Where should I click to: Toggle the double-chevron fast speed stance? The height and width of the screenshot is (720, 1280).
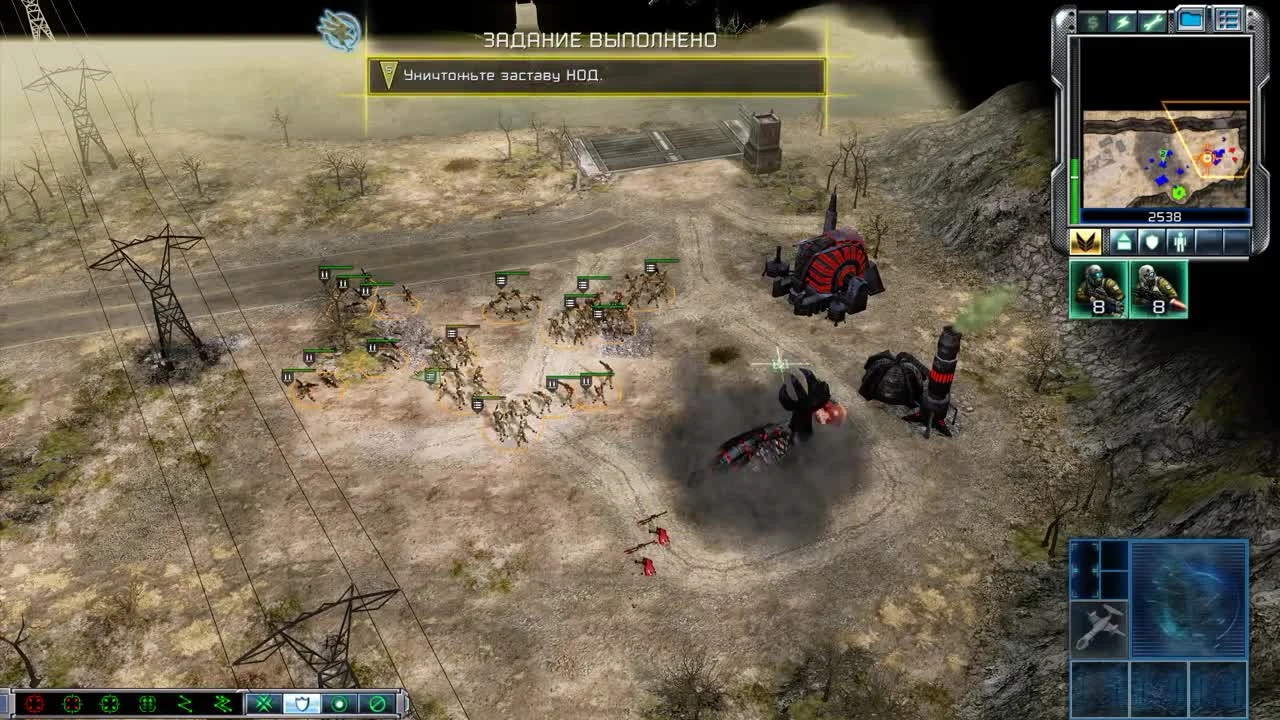pos(222,703)
